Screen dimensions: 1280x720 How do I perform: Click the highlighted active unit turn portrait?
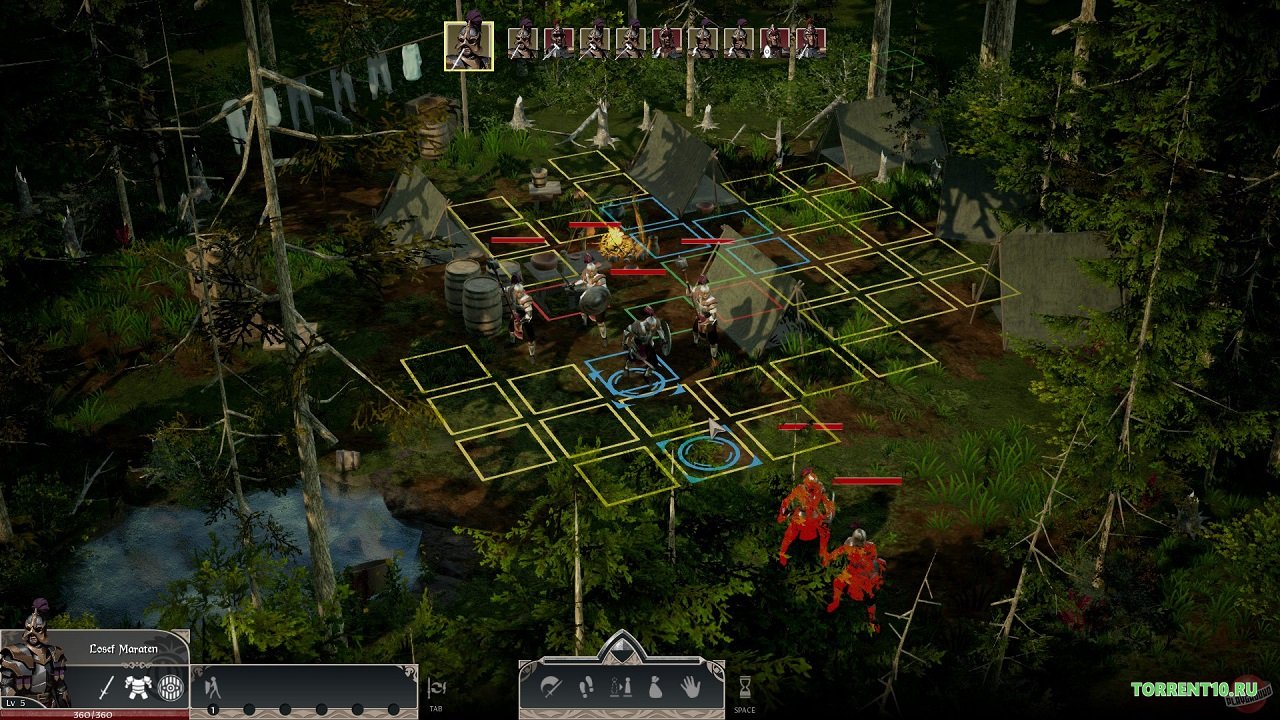(468, 46)
